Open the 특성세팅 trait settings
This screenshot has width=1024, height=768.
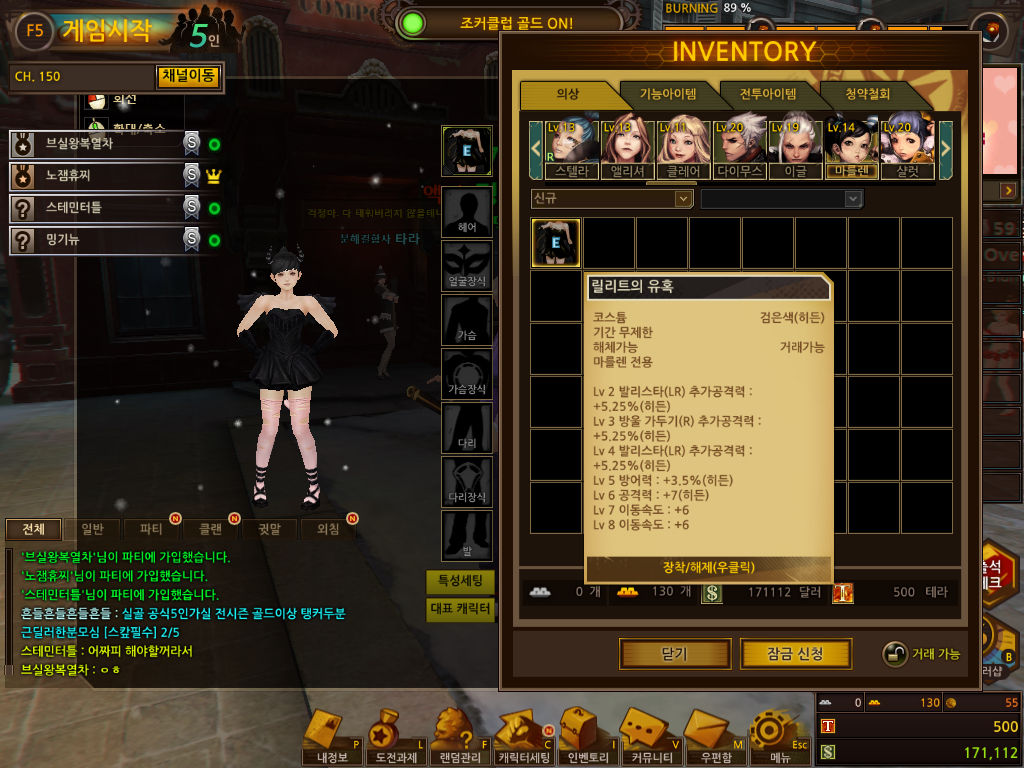[460, 581]
